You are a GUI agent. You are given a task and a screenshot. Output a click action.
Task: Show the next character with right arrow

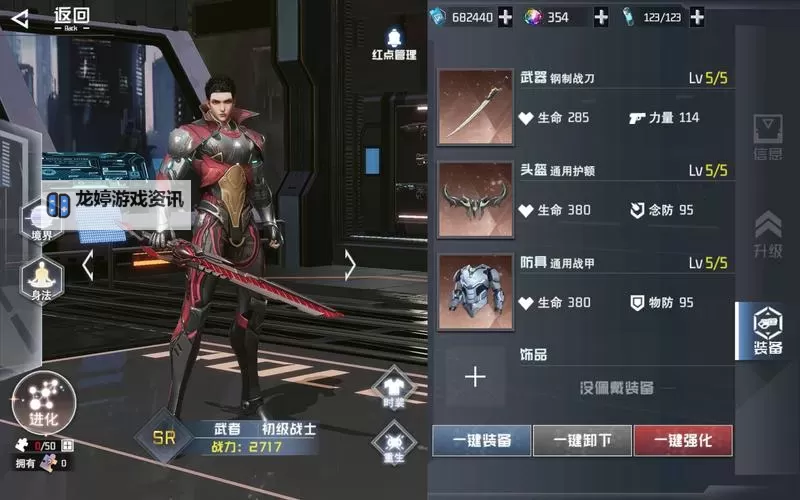pos(350,265)
